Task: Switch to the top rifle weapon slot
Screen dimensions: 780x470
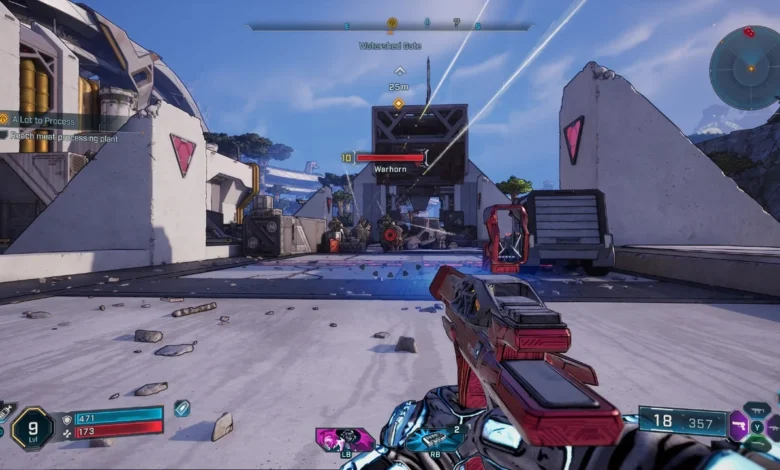Action: (757, 409)
